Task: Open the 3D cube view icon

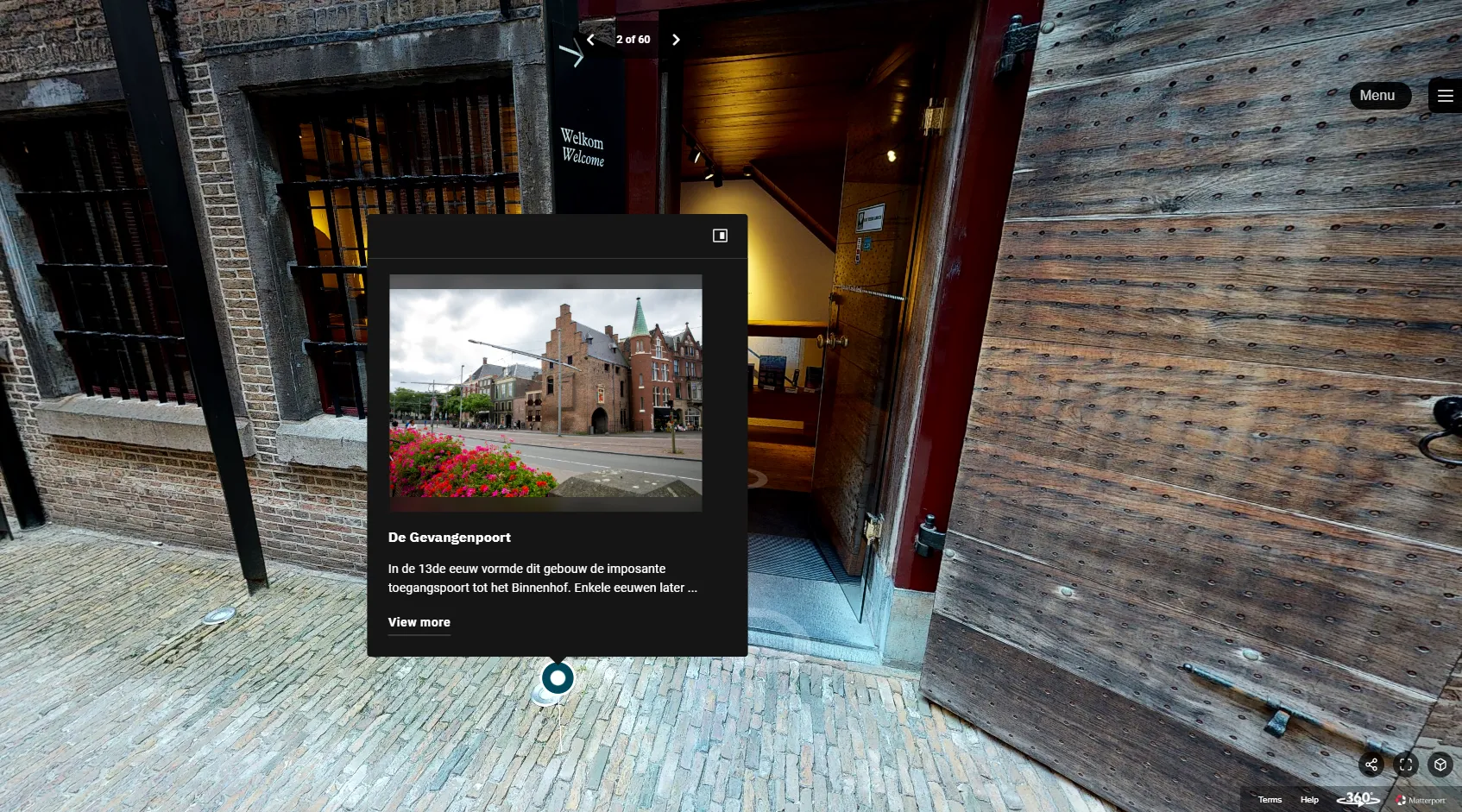Action: 1440,765
